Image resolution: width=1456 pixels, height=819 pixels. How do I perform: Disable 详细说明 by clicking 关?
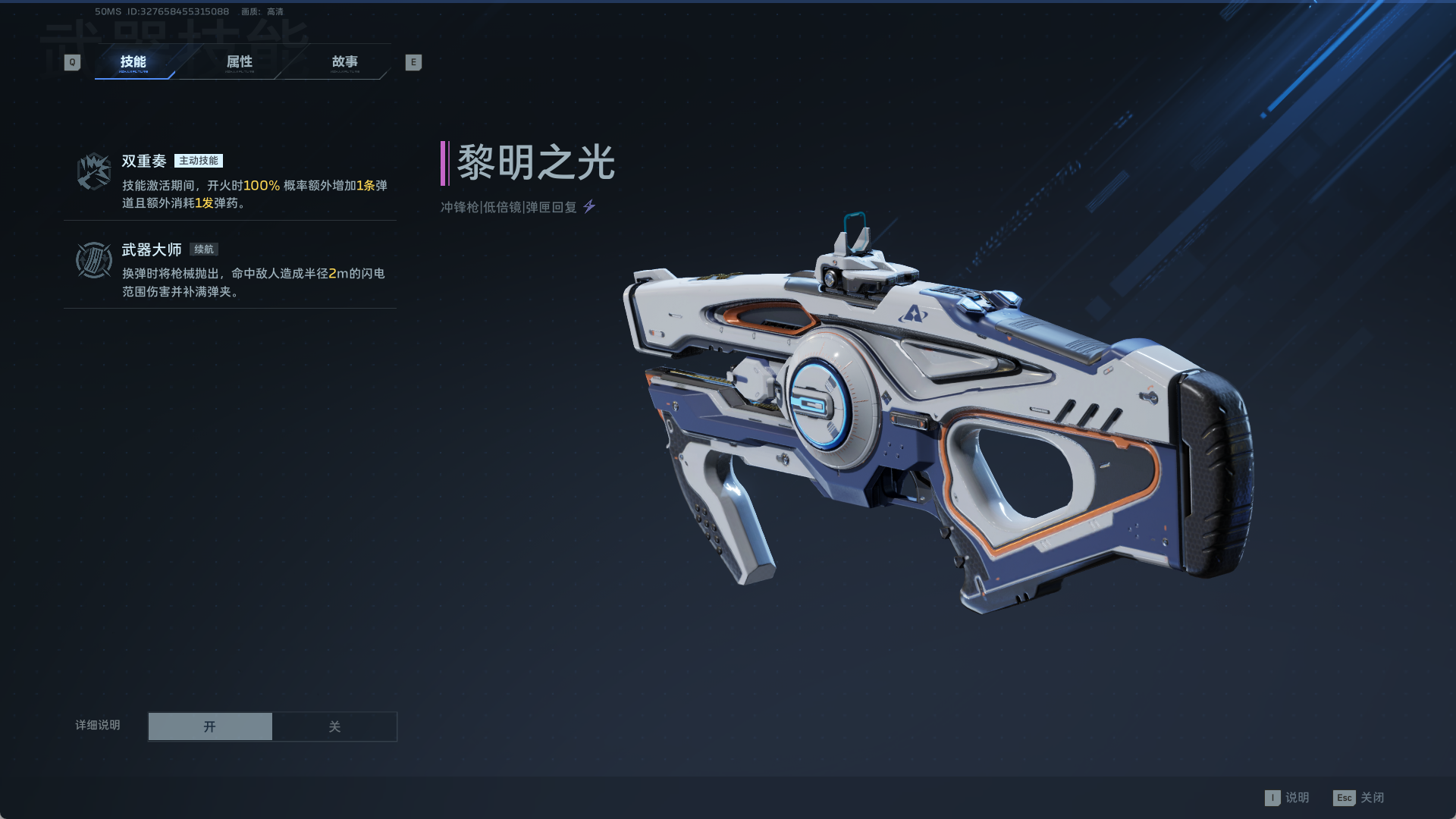click(334, 726)
